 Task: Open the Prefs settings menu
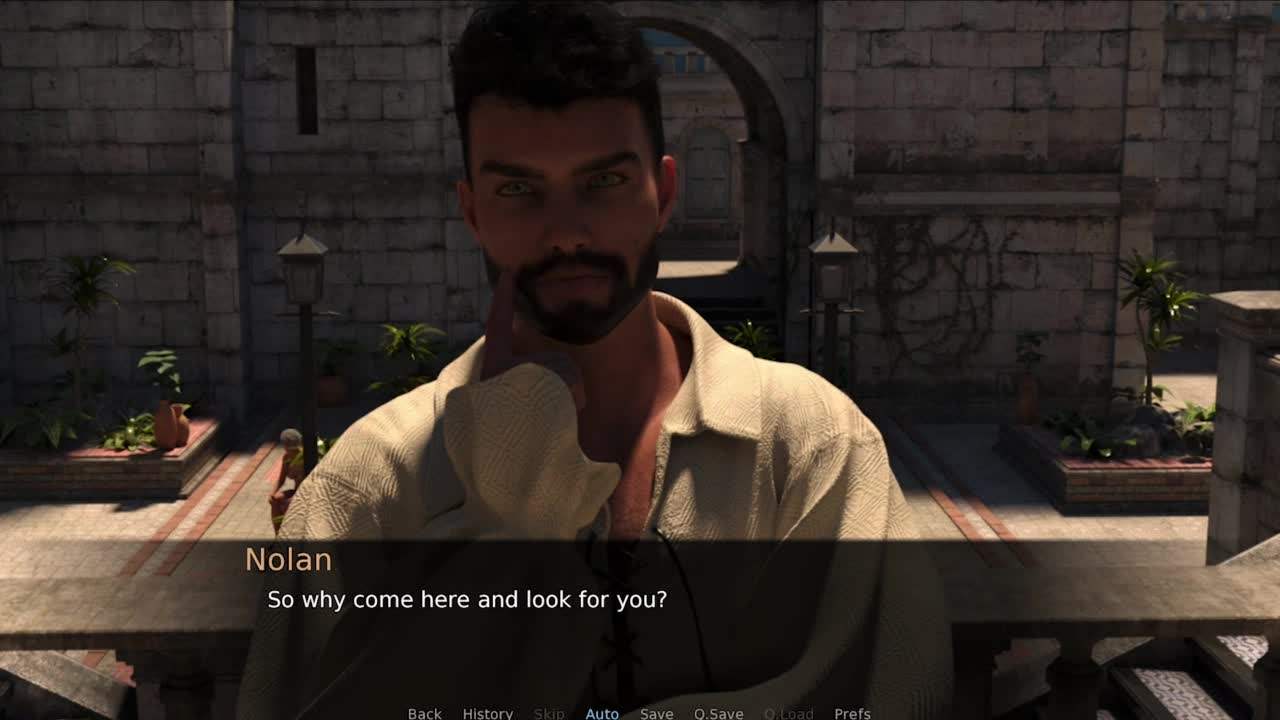[852, 713]
